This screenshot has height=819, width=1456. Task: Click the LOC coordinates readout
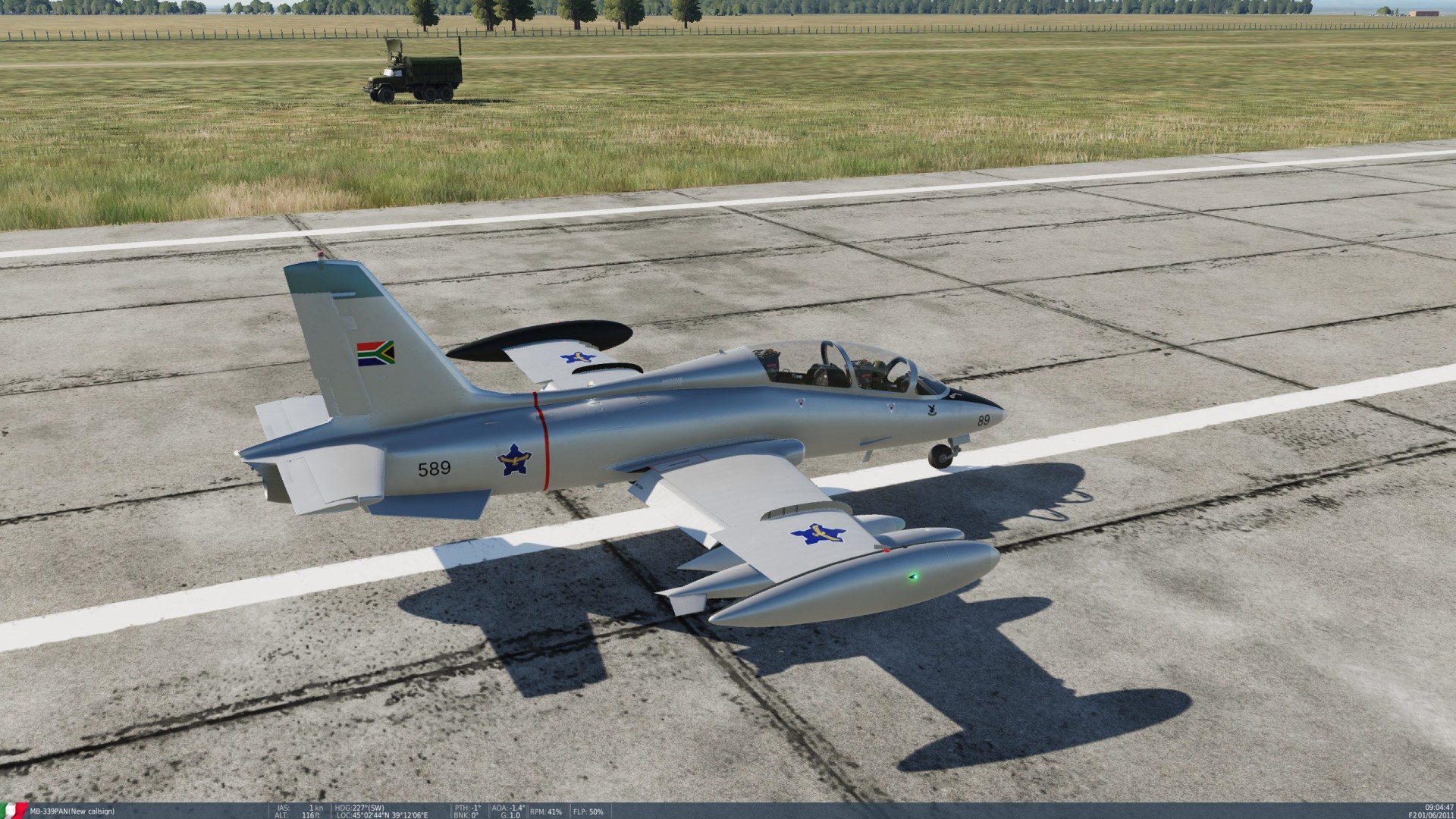pos(383,815)
